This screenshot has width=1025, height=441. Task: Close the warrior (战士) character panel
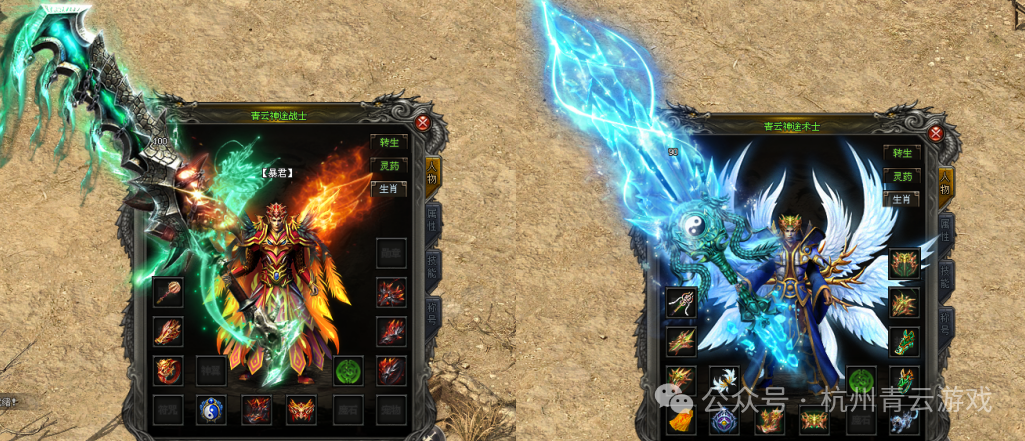click(422, 123)
